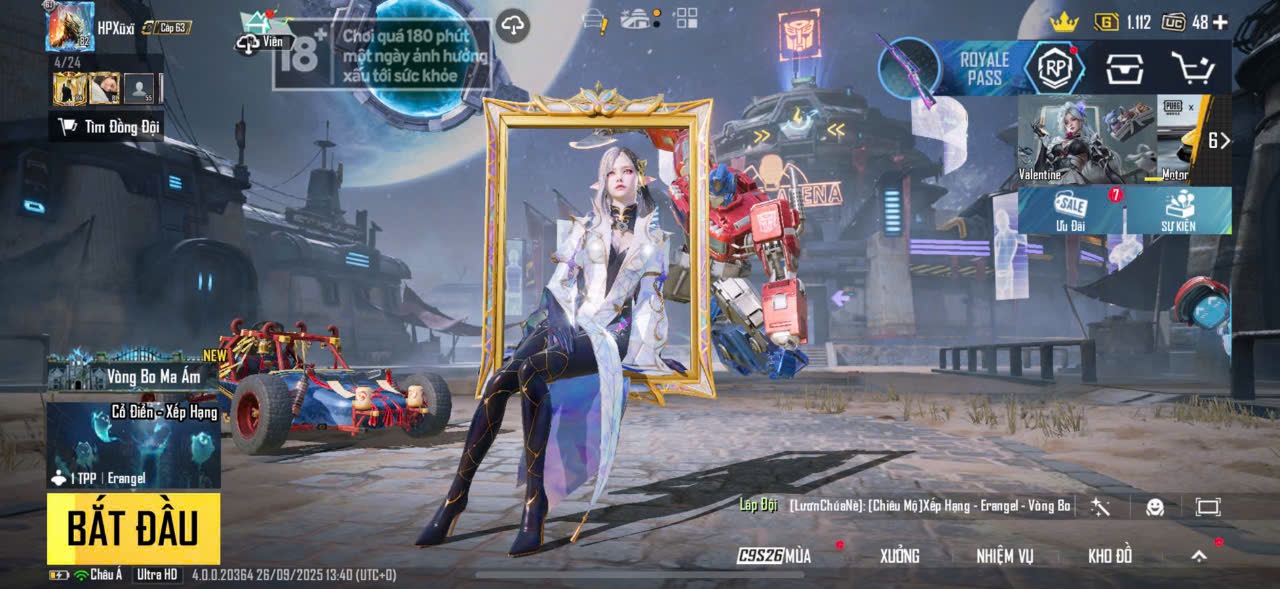
Task: Switch to the C9S26 Mùa season tab
Action: point(775,556)
